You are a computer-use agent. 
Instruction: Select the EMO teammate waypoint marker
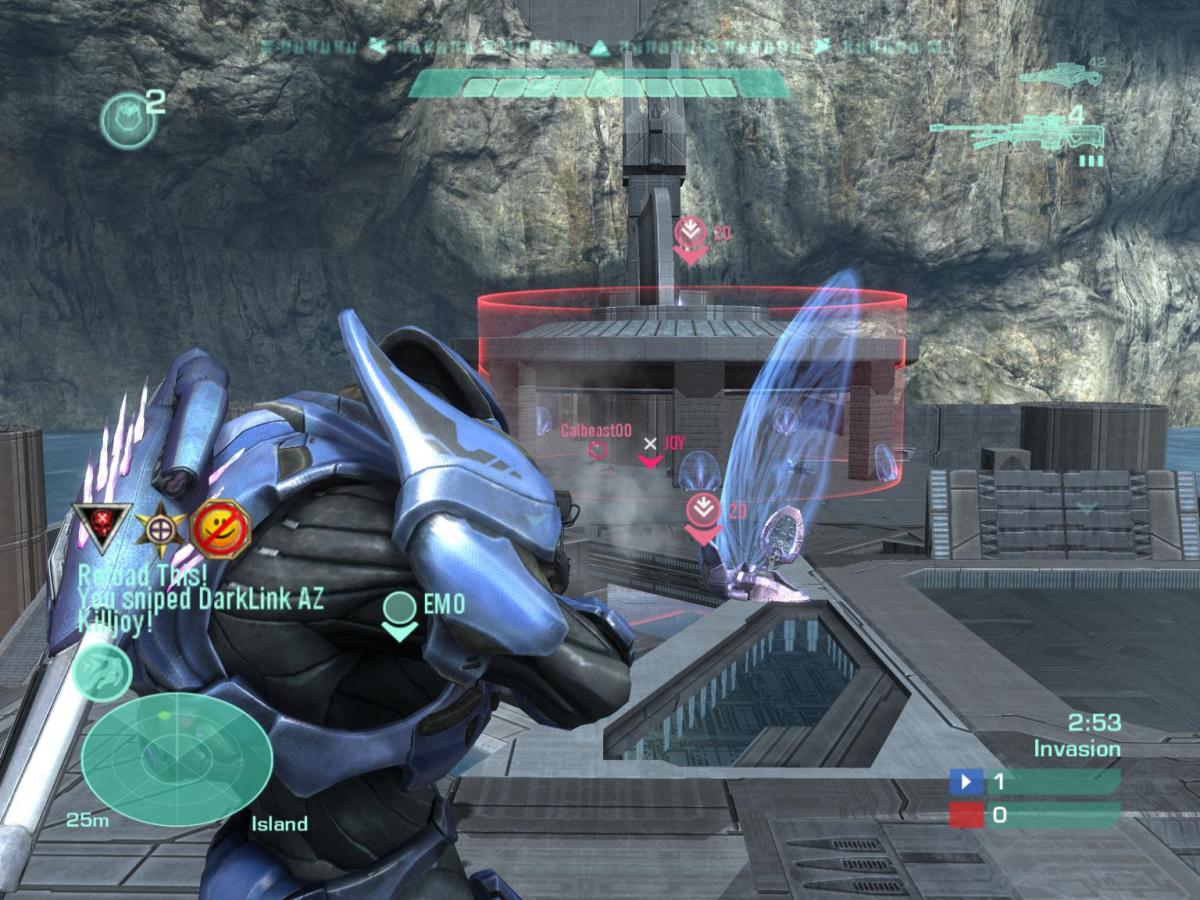tap(400, 614)
